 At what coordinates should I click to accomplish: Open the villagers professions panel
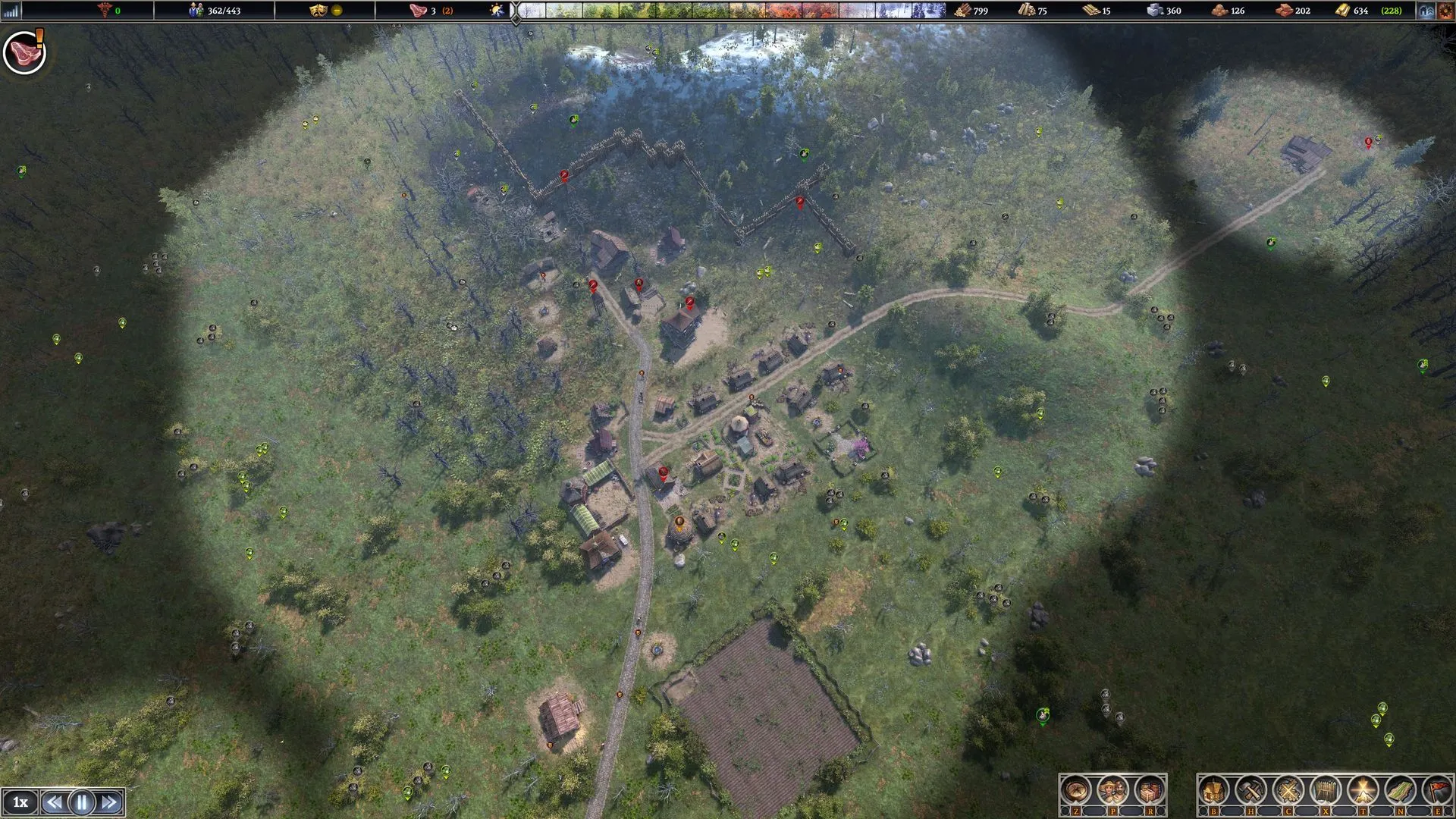pos(1112,791)
